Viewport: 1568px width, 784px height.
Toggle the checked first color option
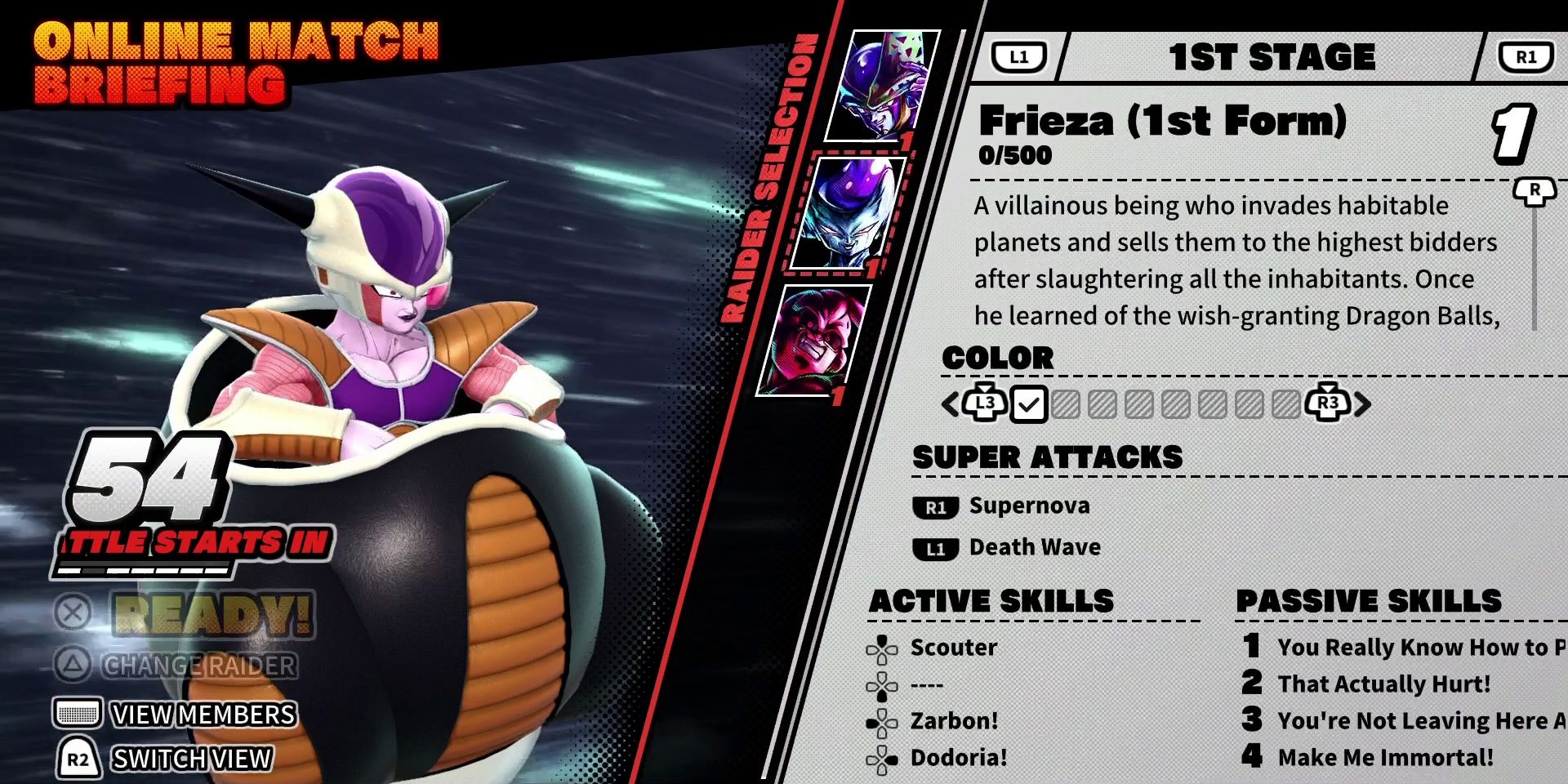tap(1029, 403)
